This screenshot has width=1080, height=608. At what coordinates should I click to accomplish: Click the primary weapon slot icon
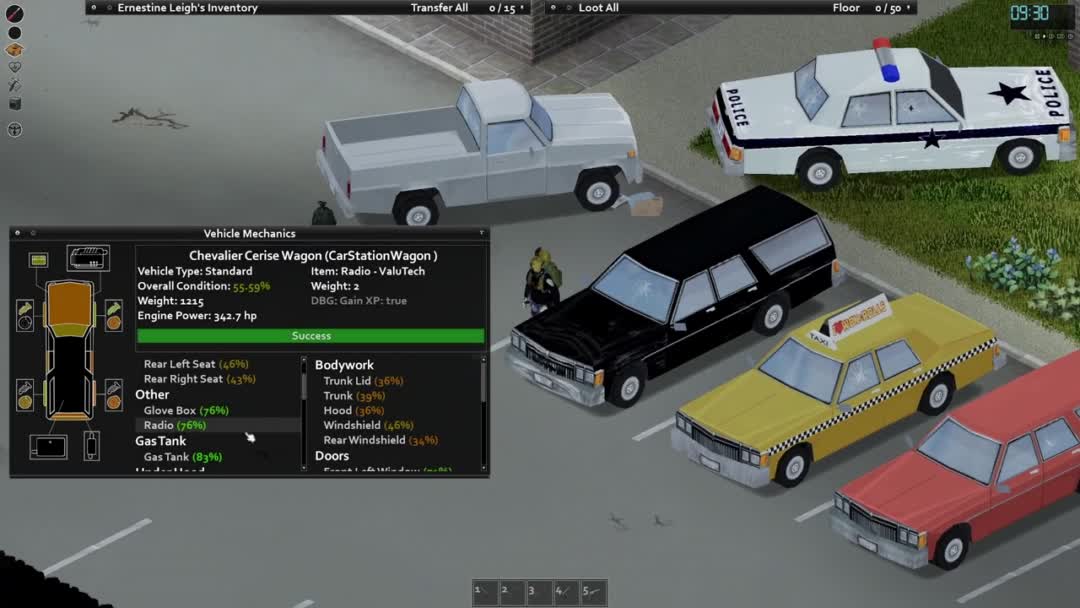click(15, 14)
